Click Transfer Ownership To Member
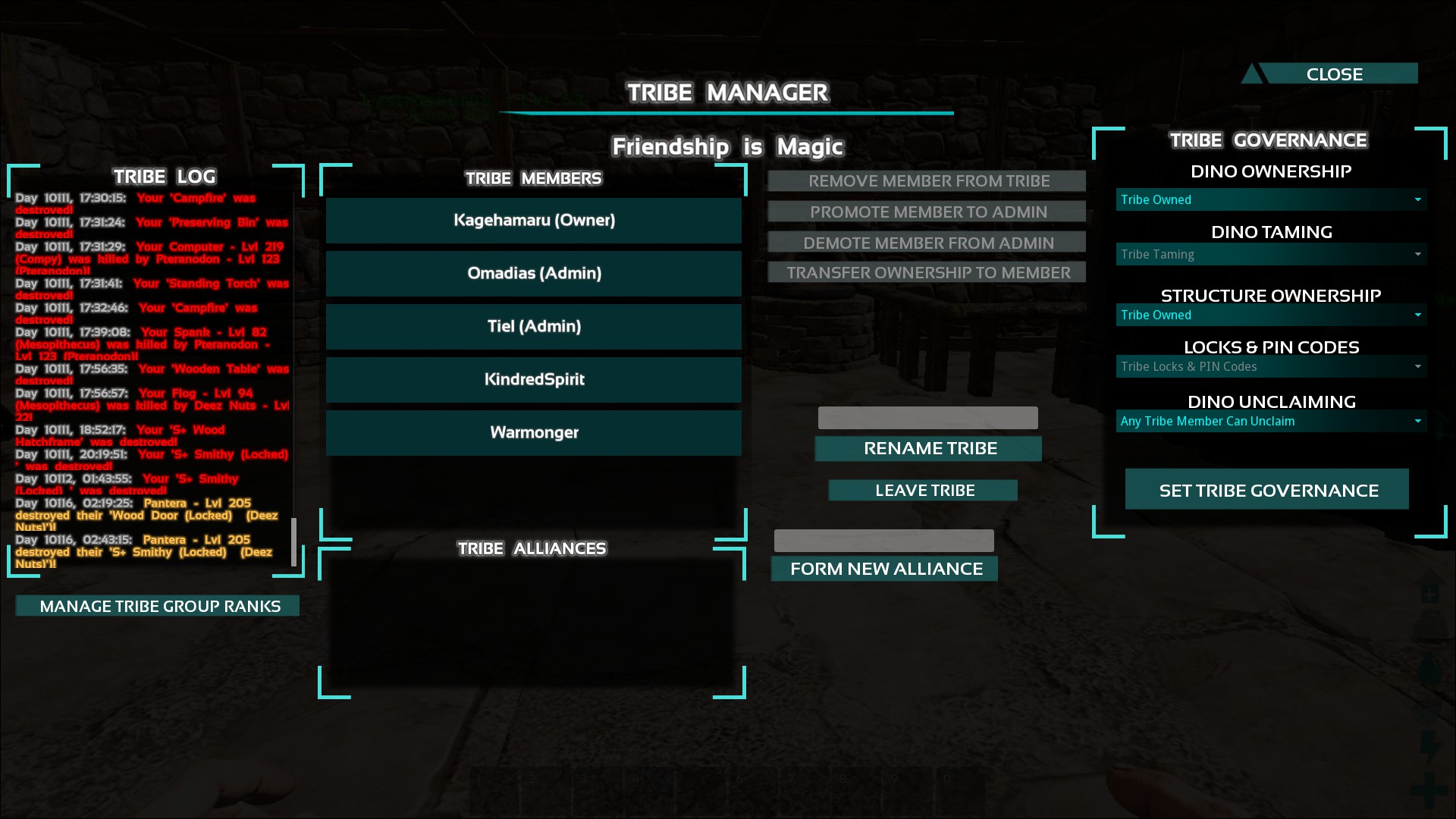Screen dimensions: 1456x819 coord(927,272)
